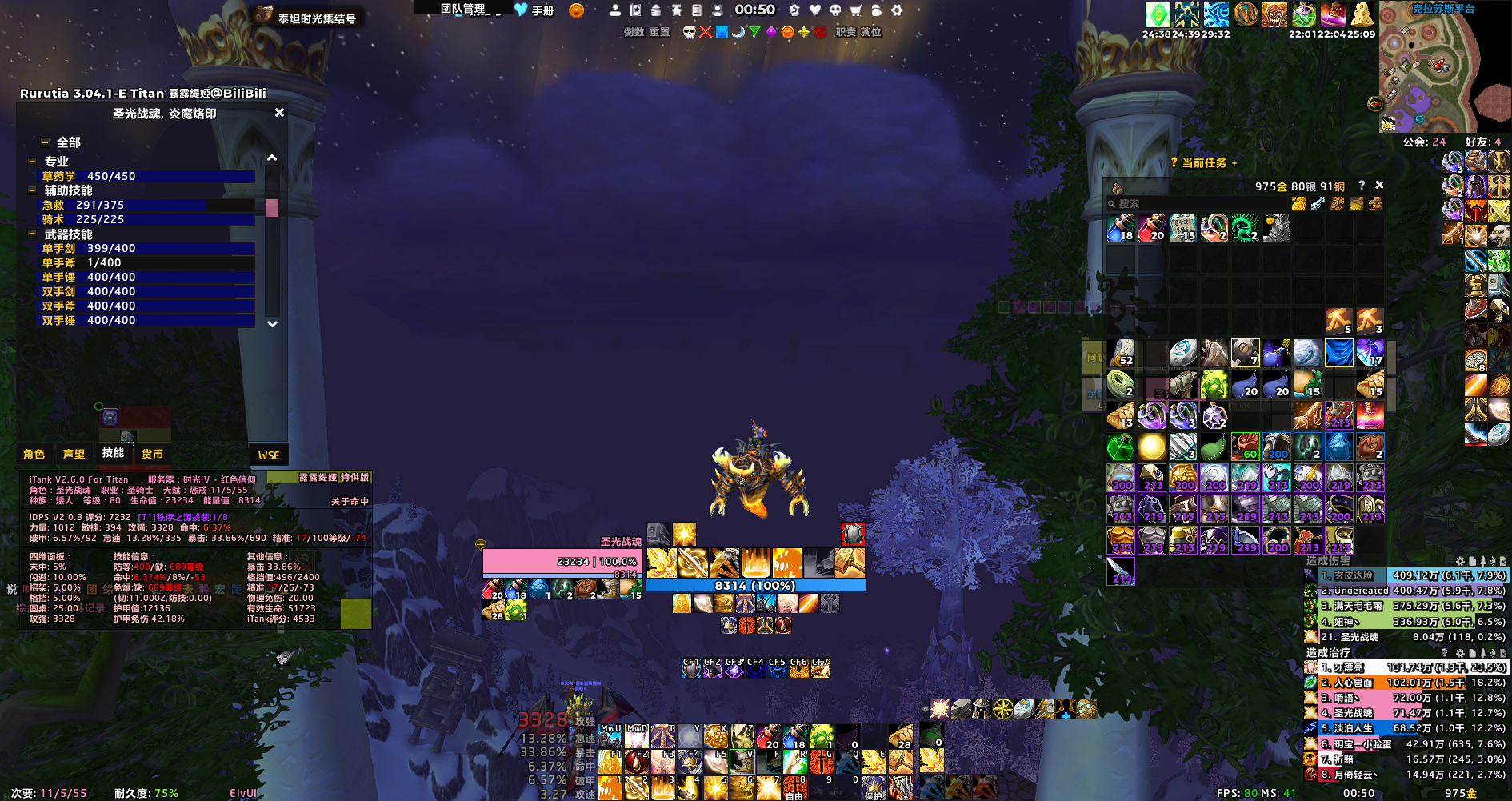Switch to the 角色 (Character) tab
The width and height of the screenshot is (1512, 801).
pyautogui.click(x=34, y=454)
